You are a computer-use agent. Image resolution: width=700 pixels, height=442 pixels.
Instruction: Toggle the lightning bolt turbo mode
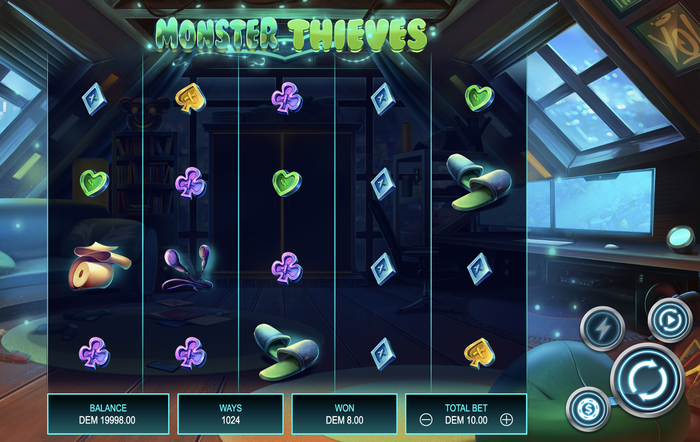604,325
